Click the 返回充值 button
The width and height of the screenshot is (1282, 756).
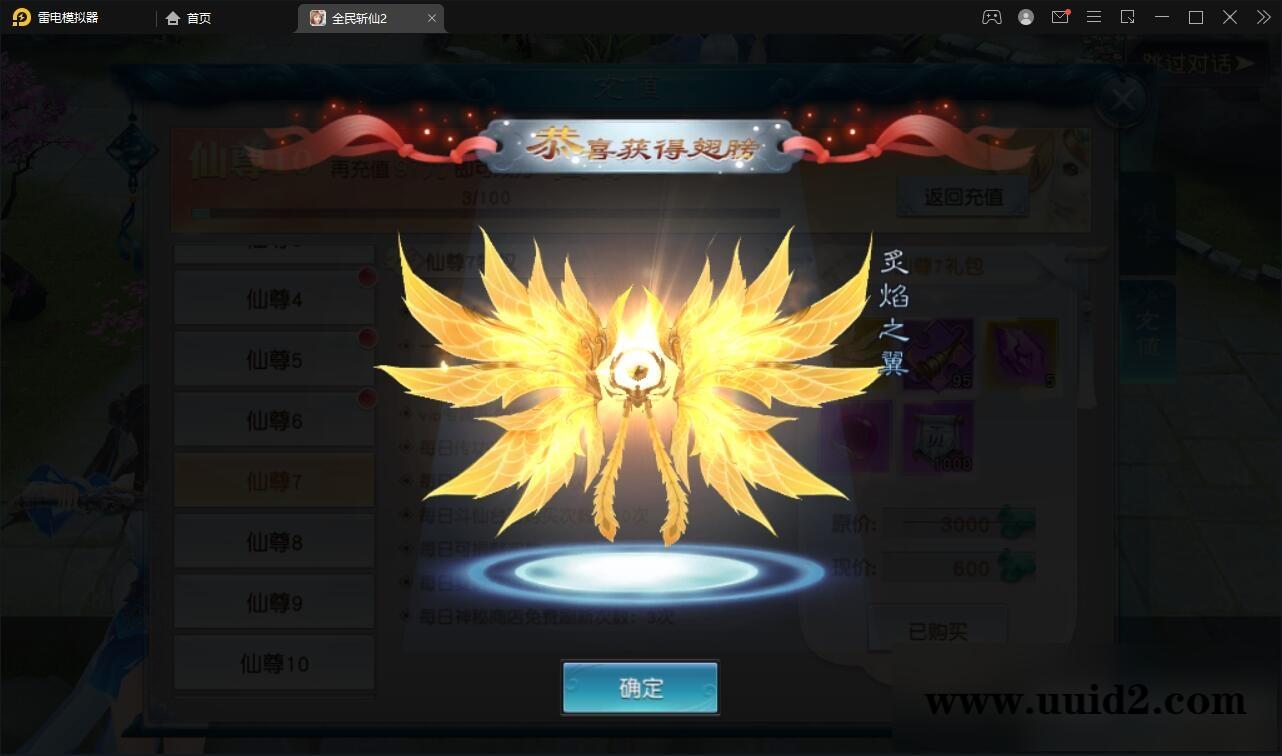coord(963,196)
